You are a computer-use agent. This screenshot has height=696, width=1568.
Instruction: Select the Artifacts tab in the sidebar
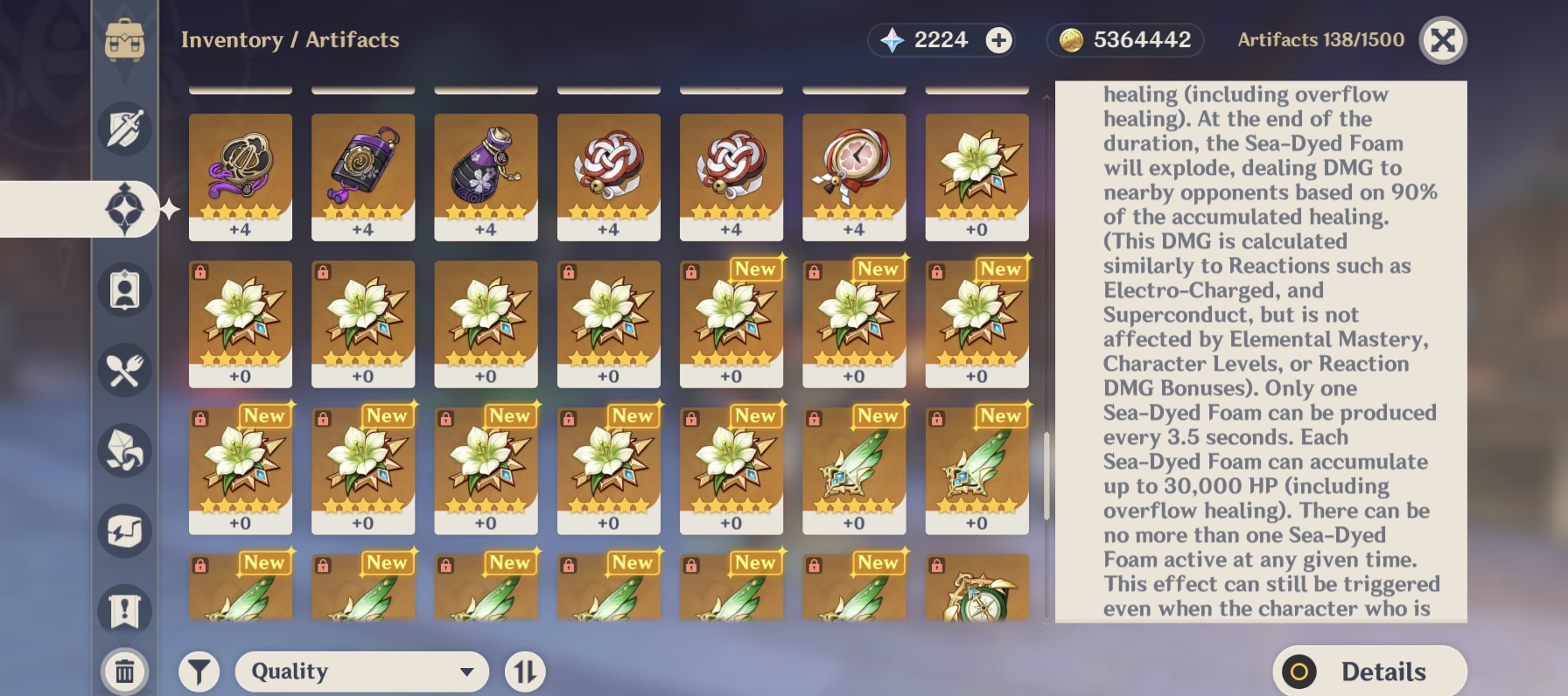coord(125,207)
